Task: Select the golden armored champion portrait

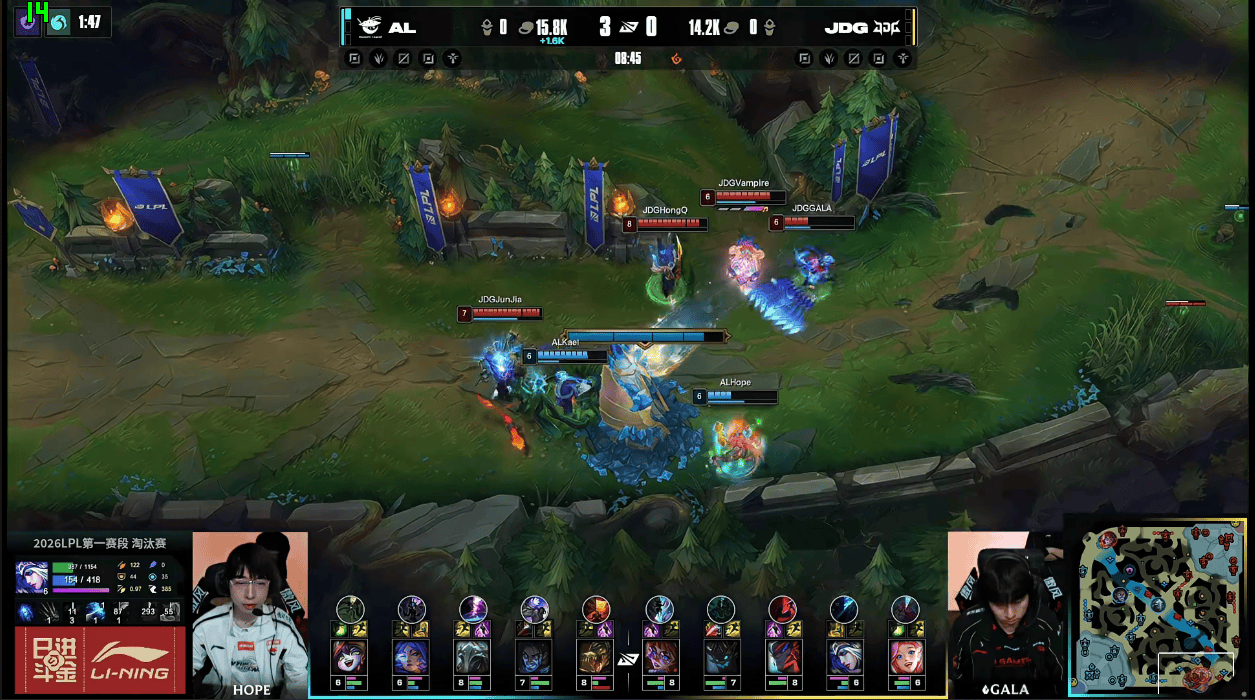Action: pyautogui.click(x=597, y=657)
